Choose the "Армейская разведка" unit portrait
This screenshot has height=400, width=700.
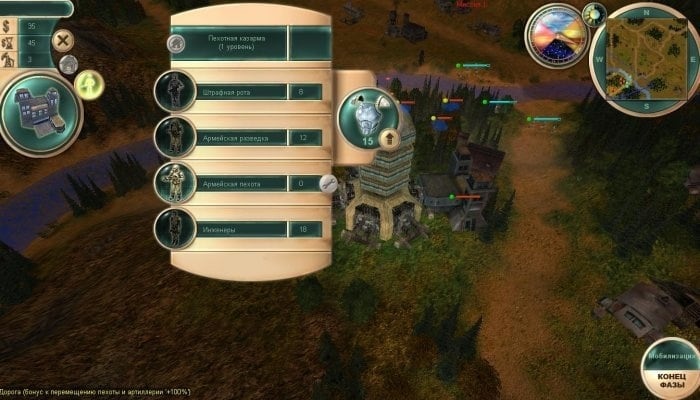point(174,137)
